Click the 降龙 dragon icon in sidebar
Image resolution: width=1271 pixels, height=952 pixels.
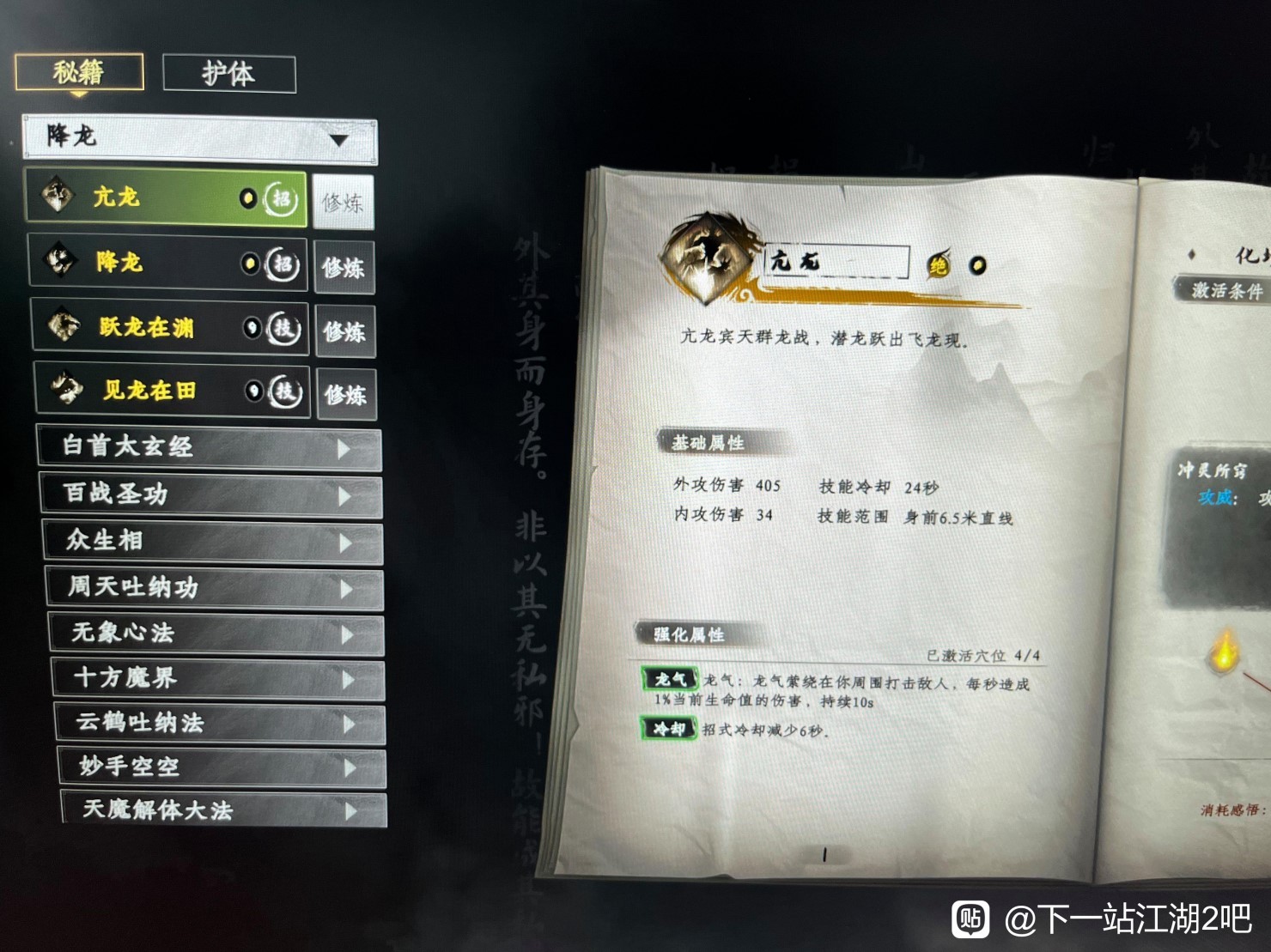[x=60, y=260]
